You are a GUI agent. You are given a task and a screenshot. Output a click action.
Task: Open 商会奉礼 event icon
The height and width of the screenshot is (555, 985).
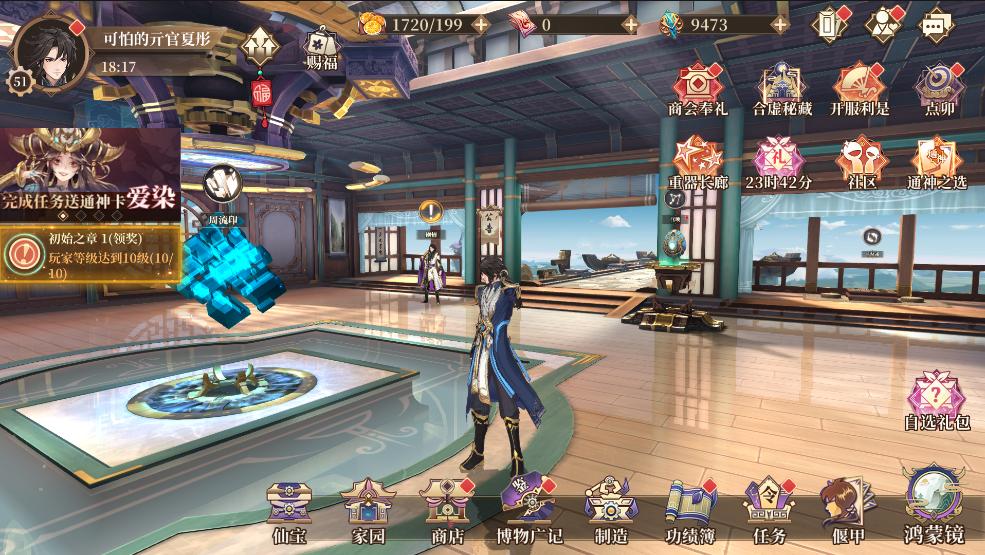(x=699, y=86)
